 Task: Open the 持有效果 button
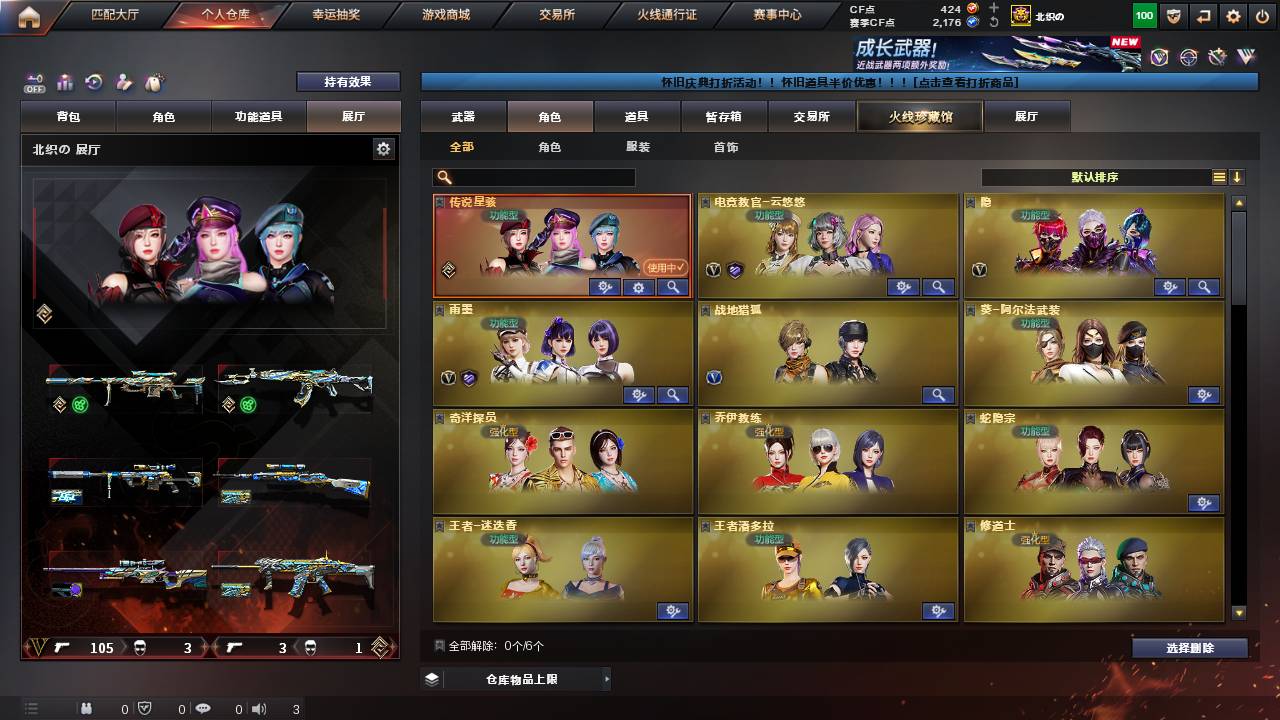point(347,81)
